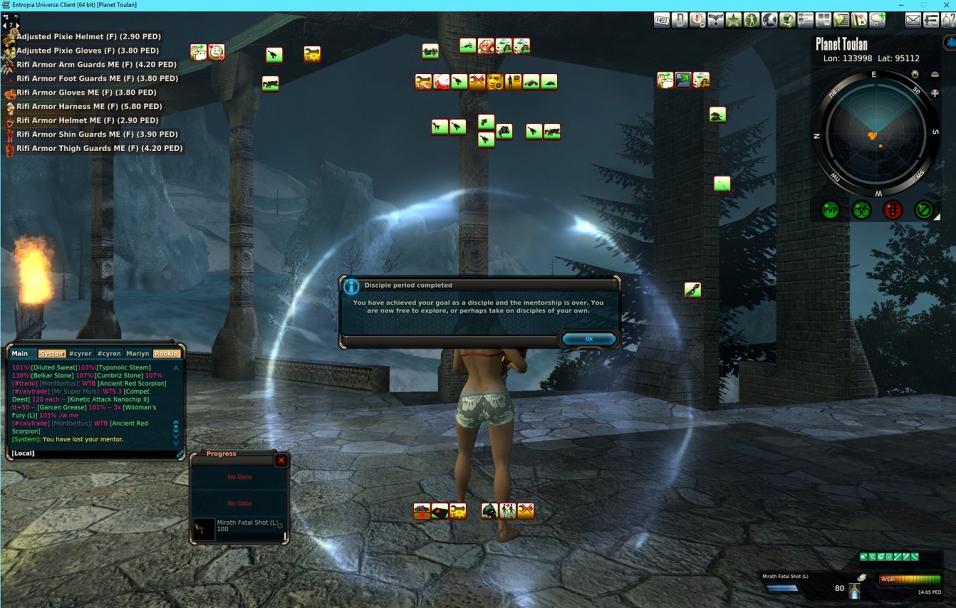Click the Local chat input field
Screen dimensions: 956x608
coord(95,453)
